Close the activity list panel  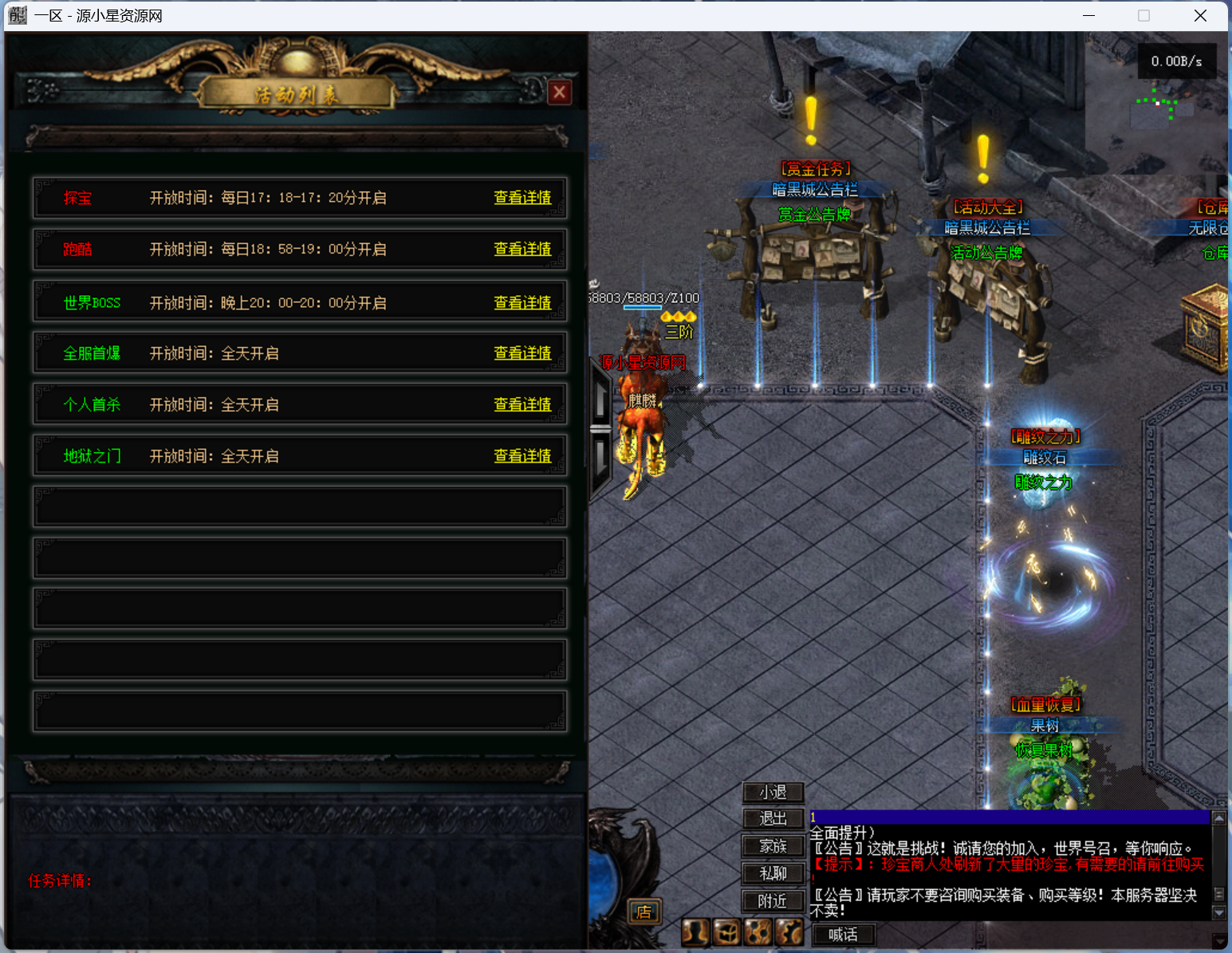(x=560, y=93)
